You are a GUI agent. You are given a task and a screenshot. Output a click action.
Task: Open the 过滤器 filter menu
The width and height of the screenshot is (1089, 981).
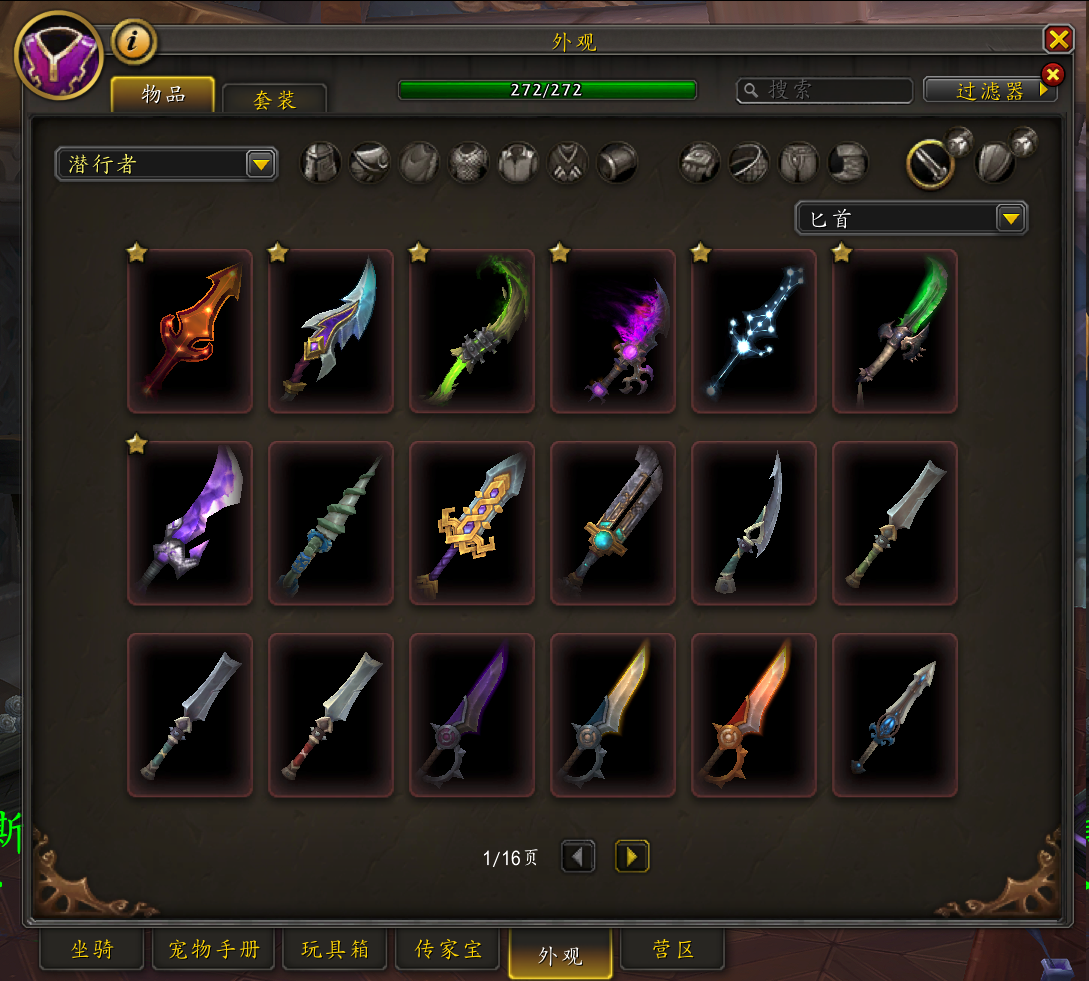(989, 91)
